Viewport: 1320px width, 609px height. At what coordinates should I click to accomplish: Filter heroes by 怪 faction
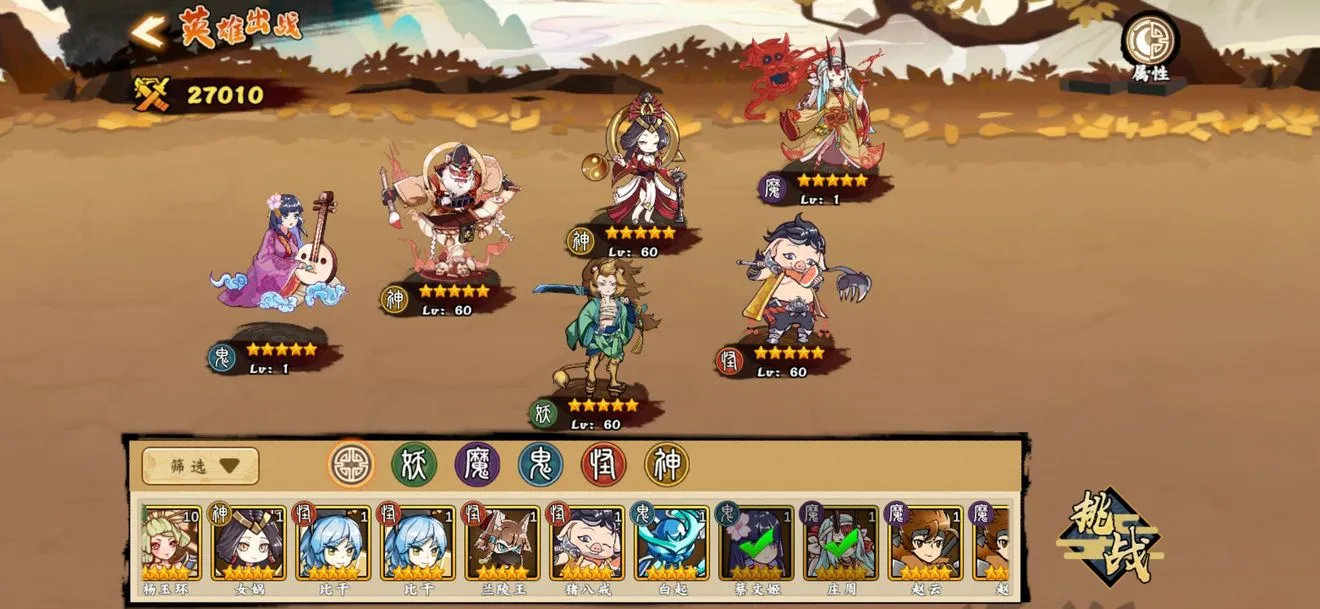point(603,465)
